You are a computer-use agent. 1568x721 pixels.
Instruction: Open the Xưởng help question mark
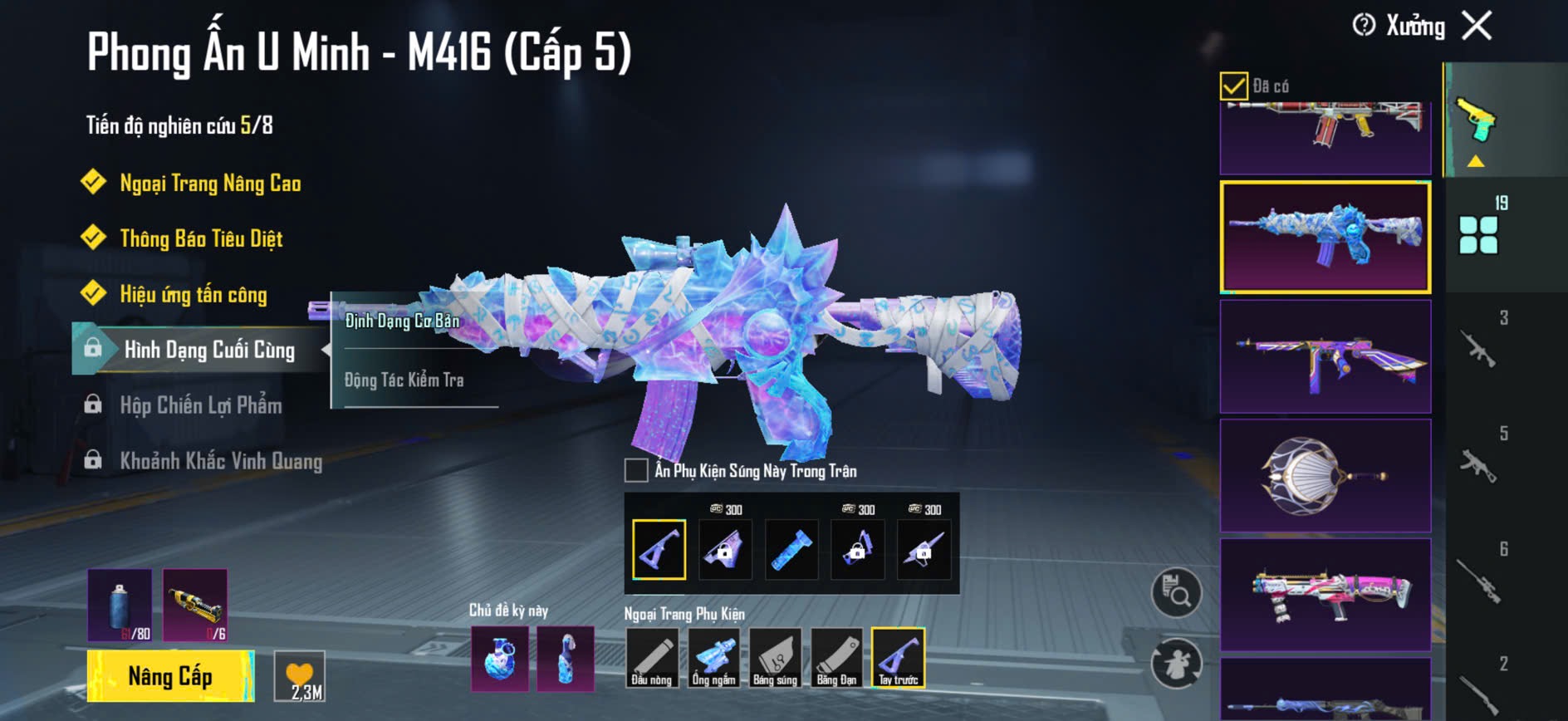tap(1364, 26)
